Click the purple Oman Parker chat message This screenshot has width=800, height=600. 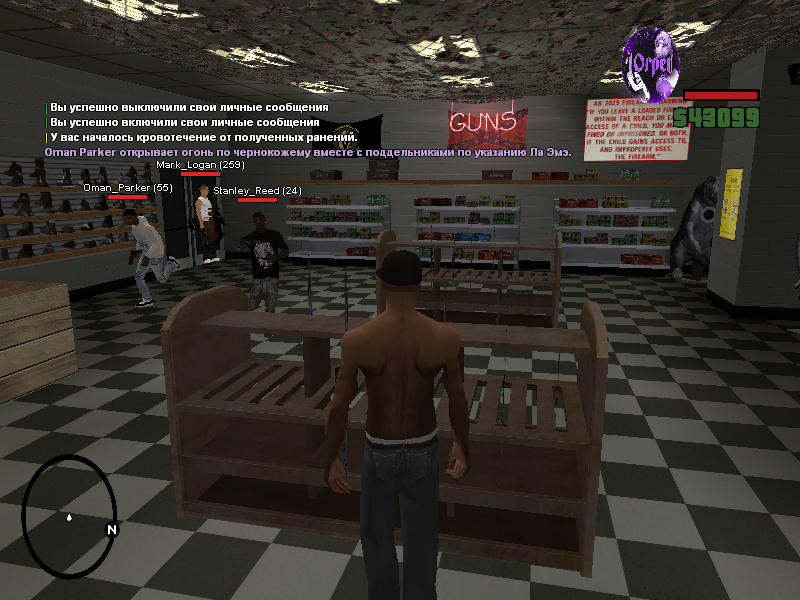click(307, 150)
